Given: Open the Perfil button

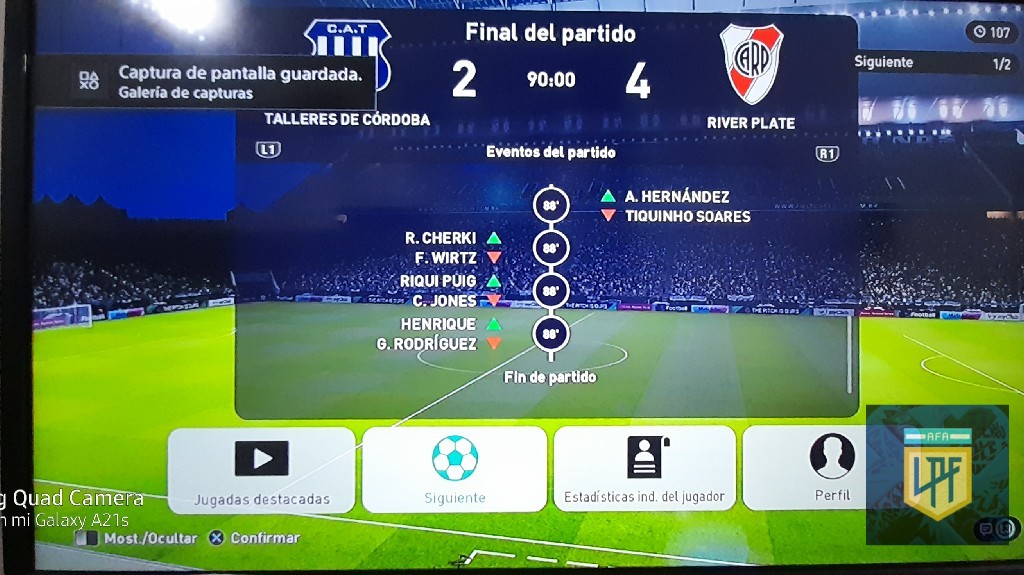Looking at the screenshot, I should pos(831,469).
